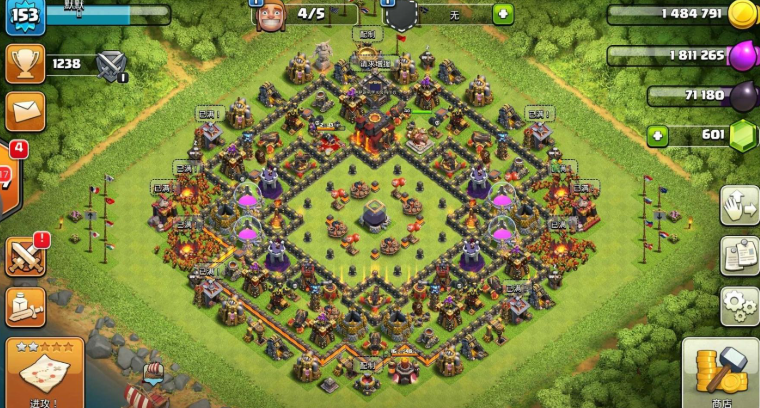Viewport: 760px width, 408px height.
Task: Open the crossed swords button with alert
Action: [24, 258]
